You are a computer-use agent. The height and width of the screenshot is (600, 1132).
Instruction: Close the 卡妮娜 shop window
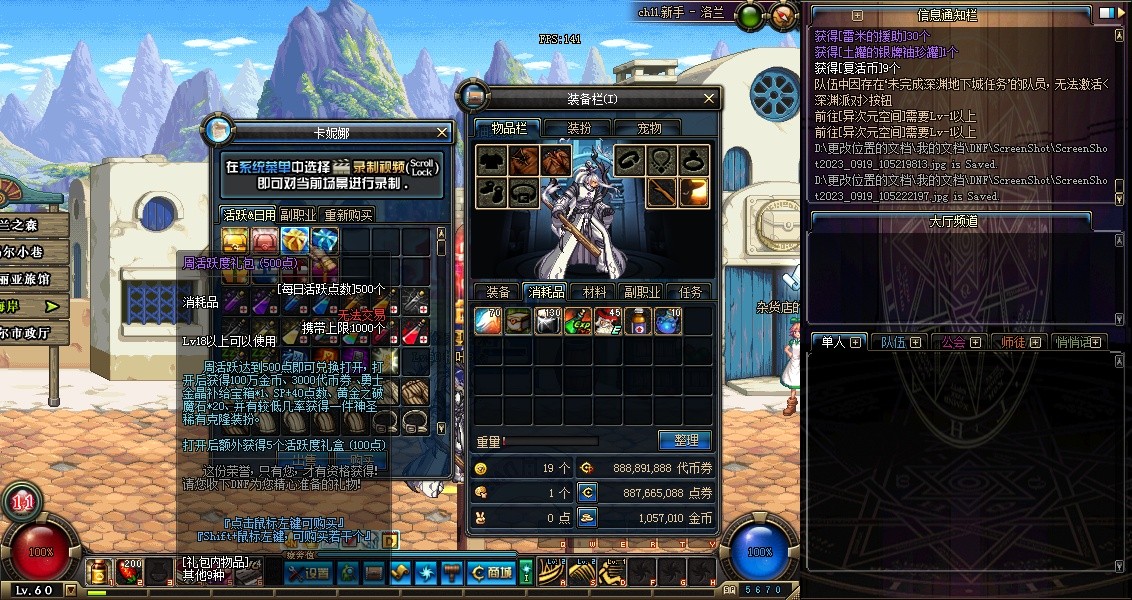443,132
